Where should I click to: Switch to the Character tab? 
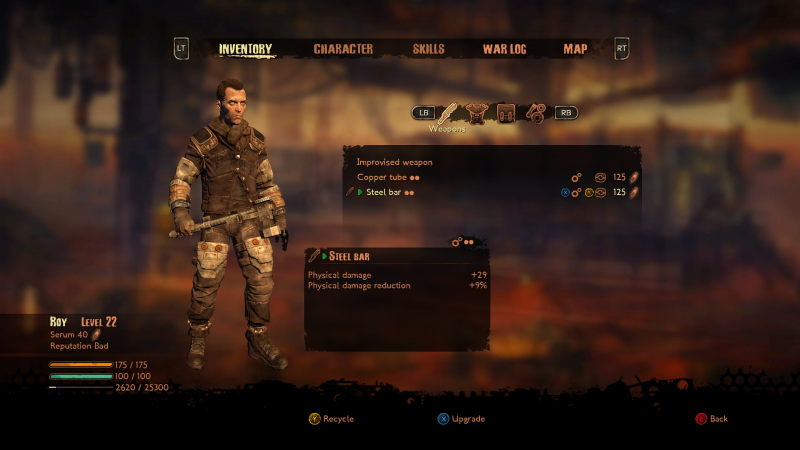click(x=343, y=49)
